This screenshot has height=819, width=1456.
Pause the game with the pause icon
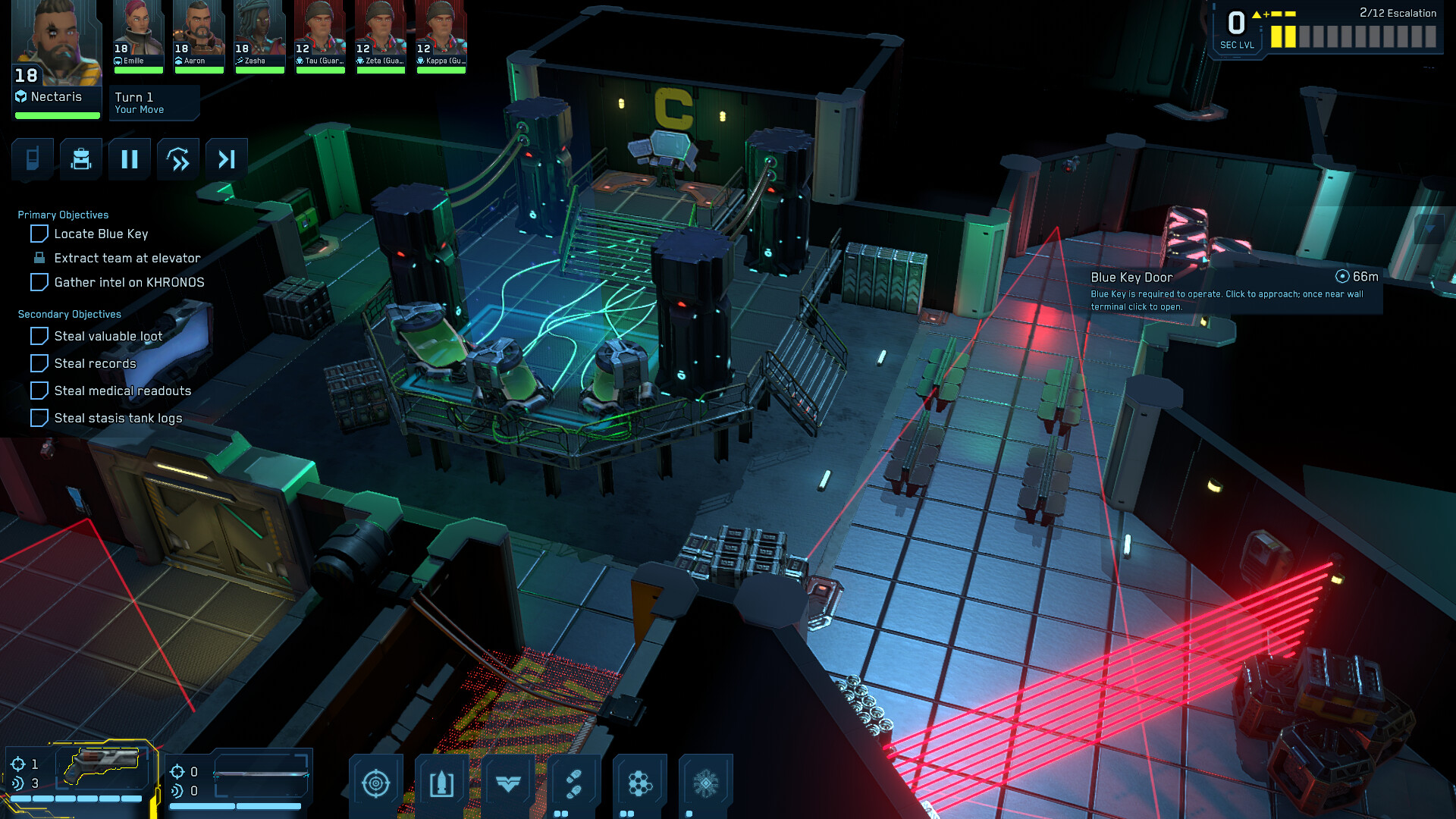click(129, 159)
